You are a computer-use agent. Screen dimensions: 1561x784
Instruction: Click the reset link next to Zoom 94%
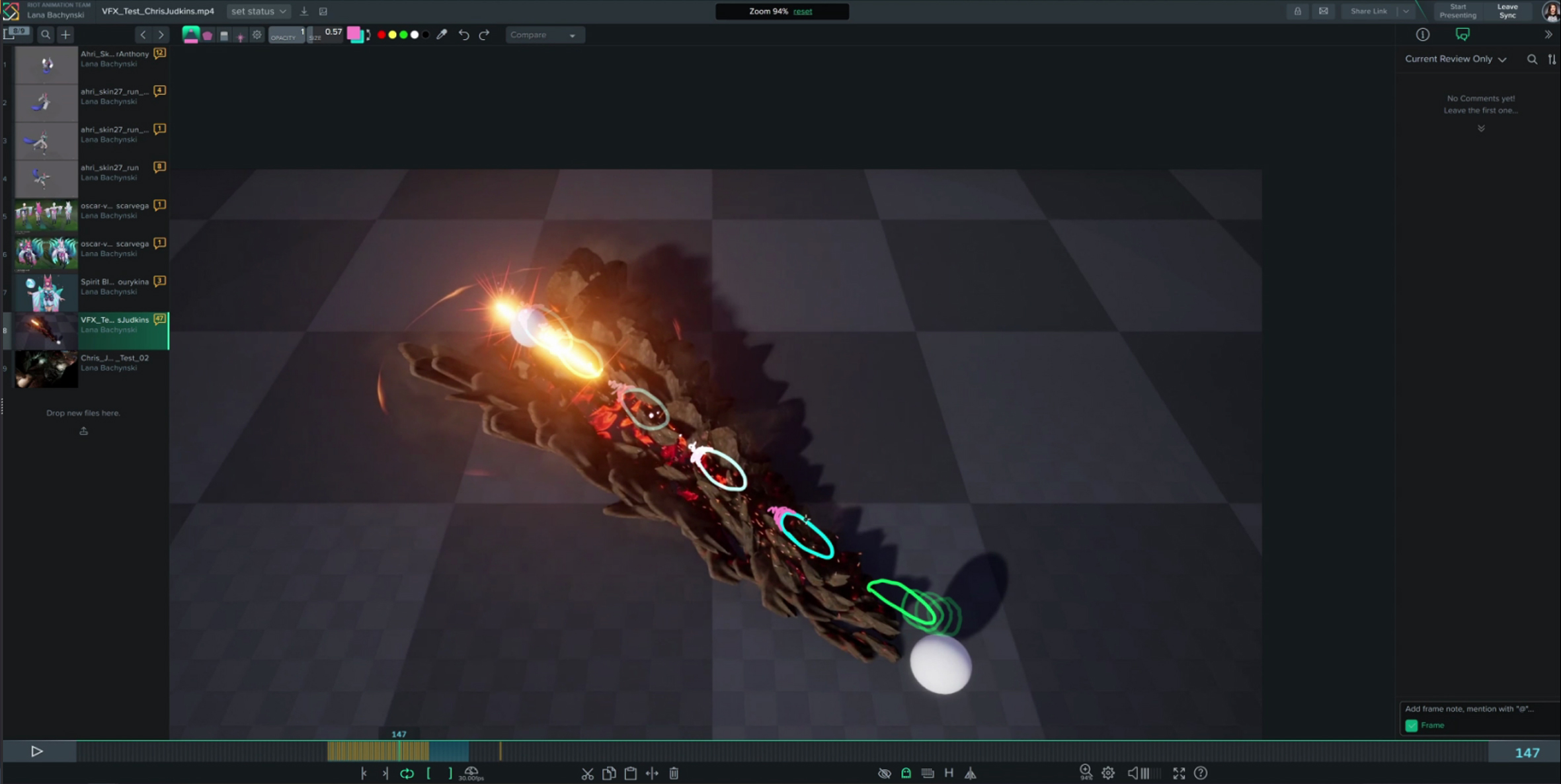tap(803, 11)
